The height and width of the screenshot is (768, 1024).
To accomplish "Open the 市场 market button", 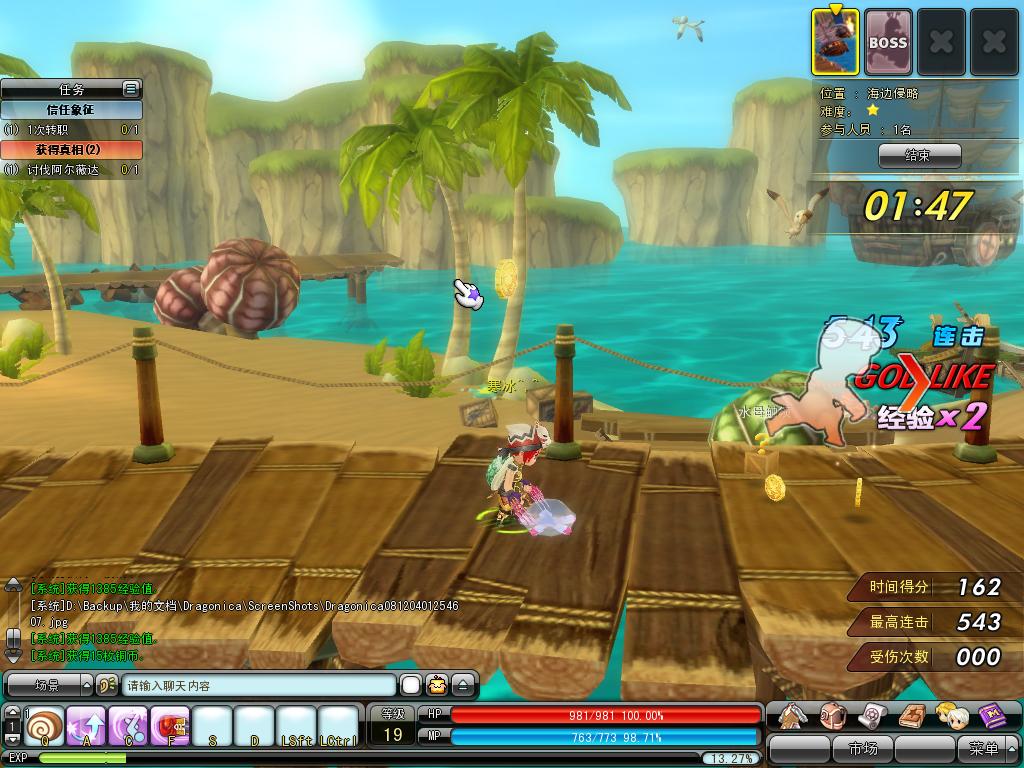I will (x=862, y=748).
